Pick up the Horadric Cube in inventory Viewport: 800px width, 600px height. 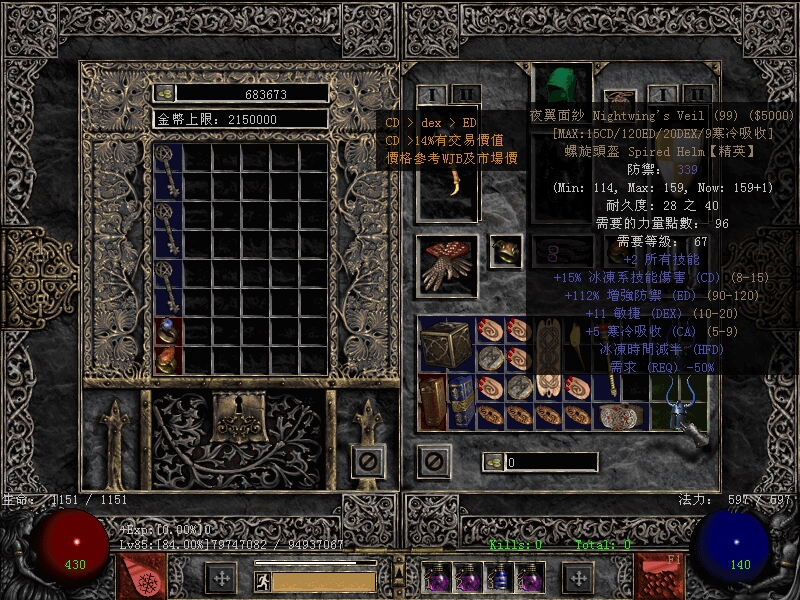(x=447, y=346)
